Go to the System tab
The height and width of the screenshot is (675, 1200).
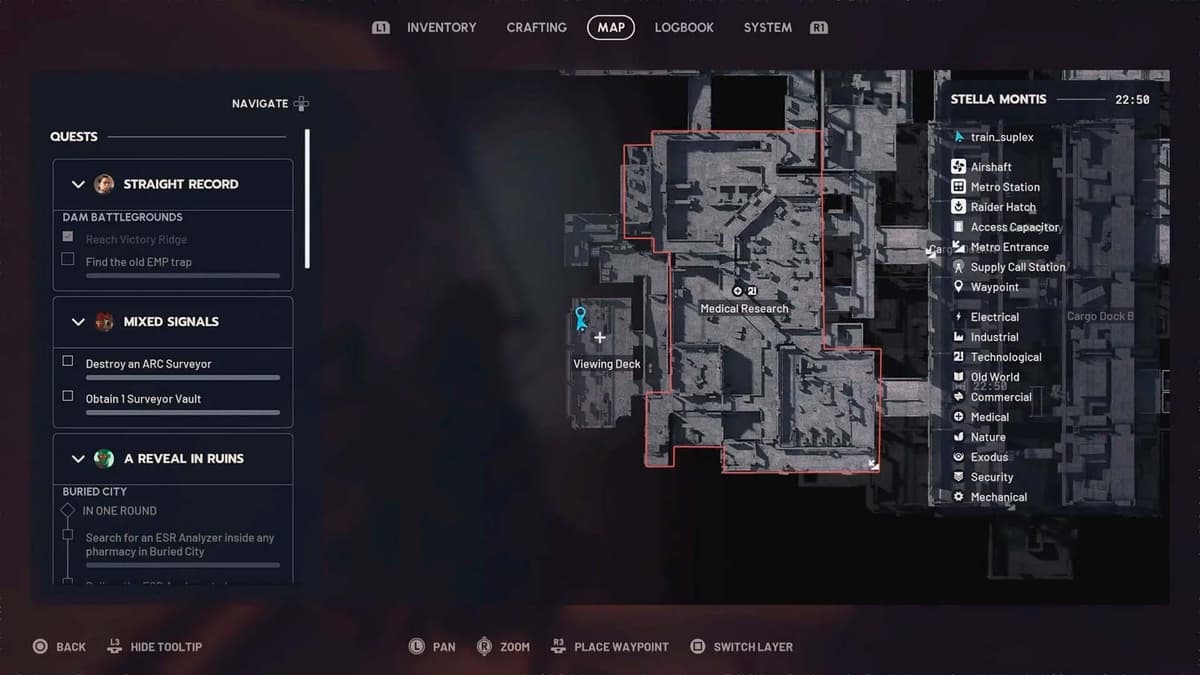[x=767, y=28]
